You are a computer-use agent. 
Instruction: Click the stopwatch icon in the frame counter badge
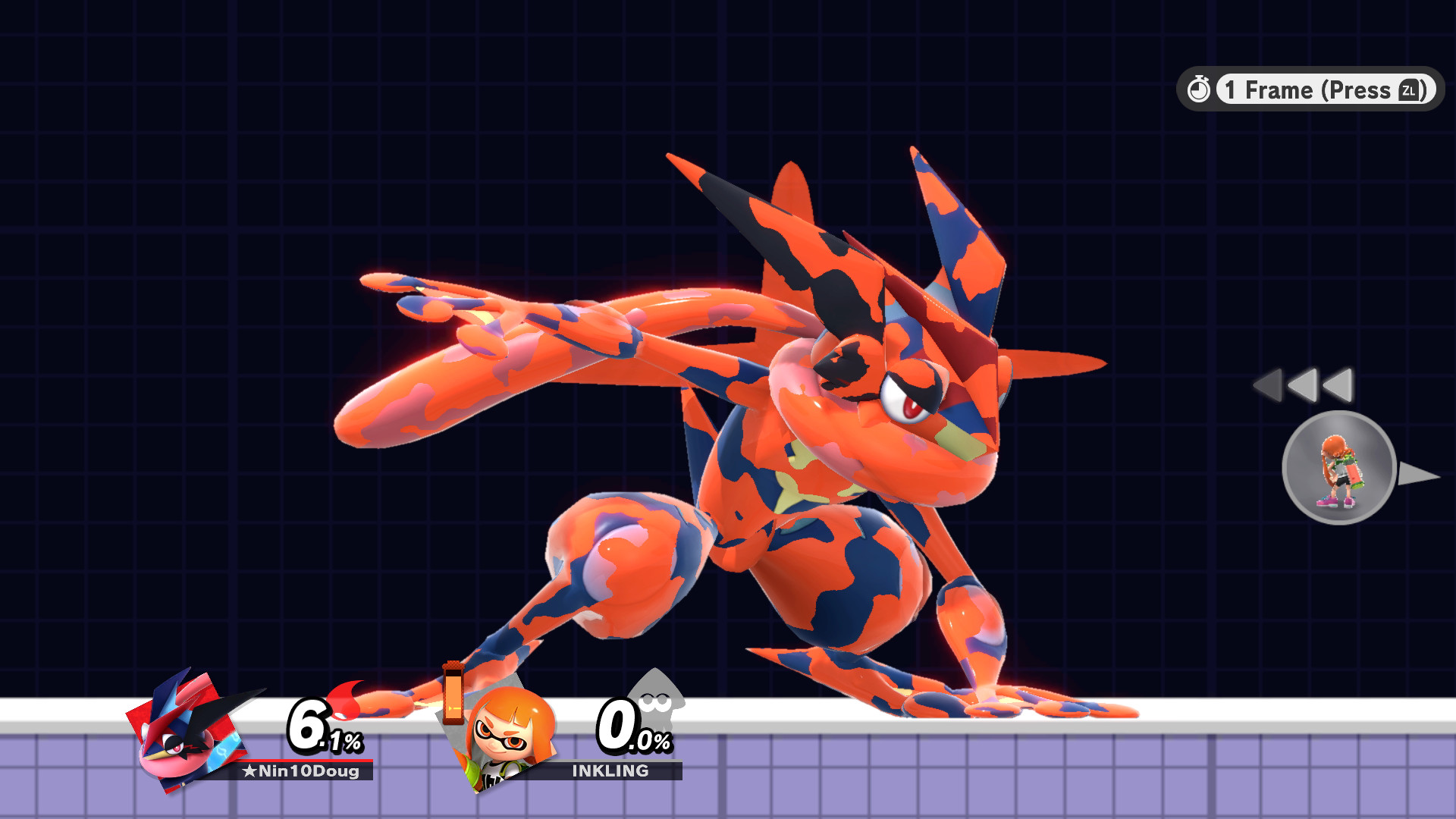(x=1200, y=90)
